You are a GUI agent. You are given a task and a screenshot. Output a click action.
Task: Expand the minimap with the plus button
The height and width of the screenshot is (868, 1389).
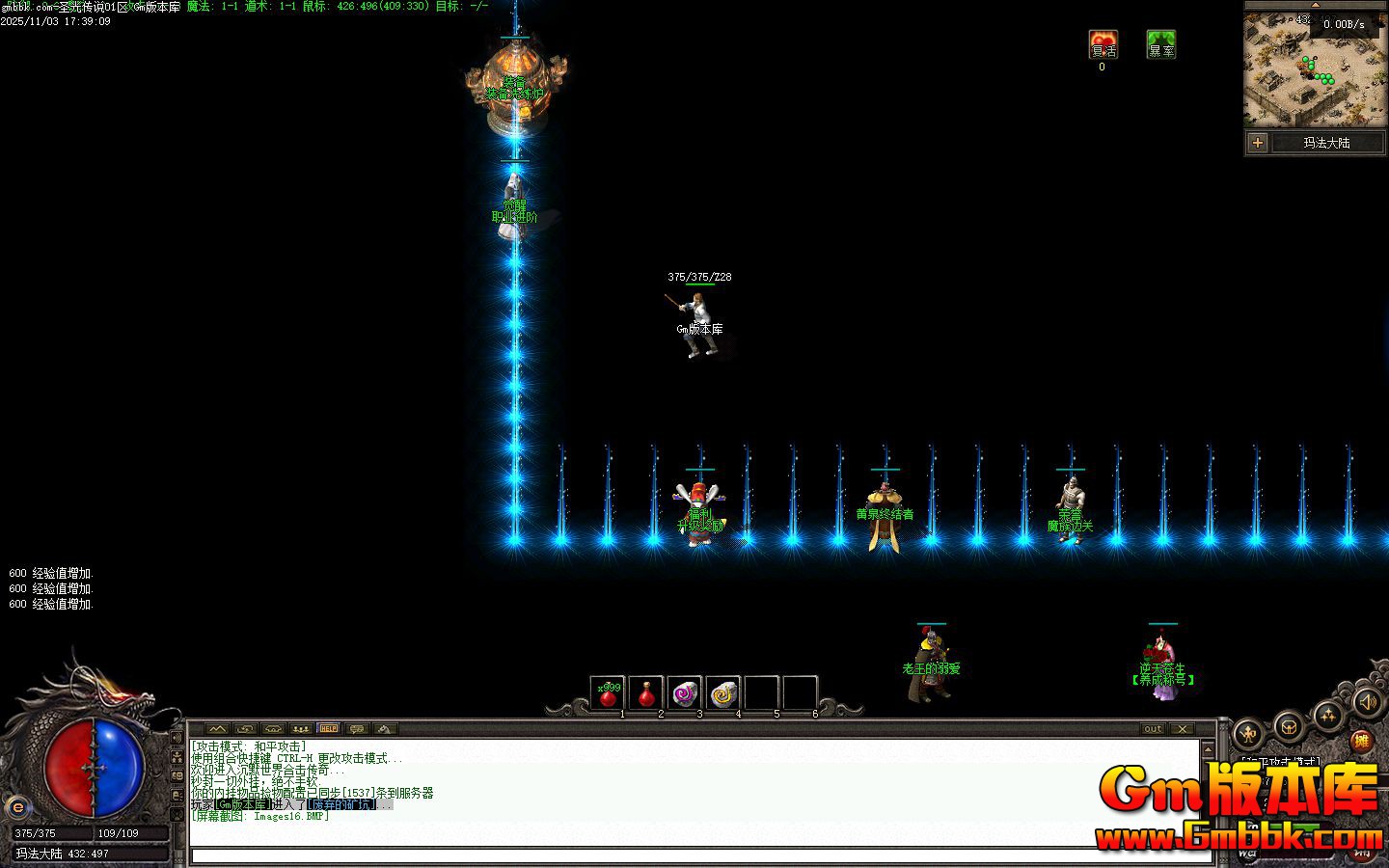point(1258,143)
